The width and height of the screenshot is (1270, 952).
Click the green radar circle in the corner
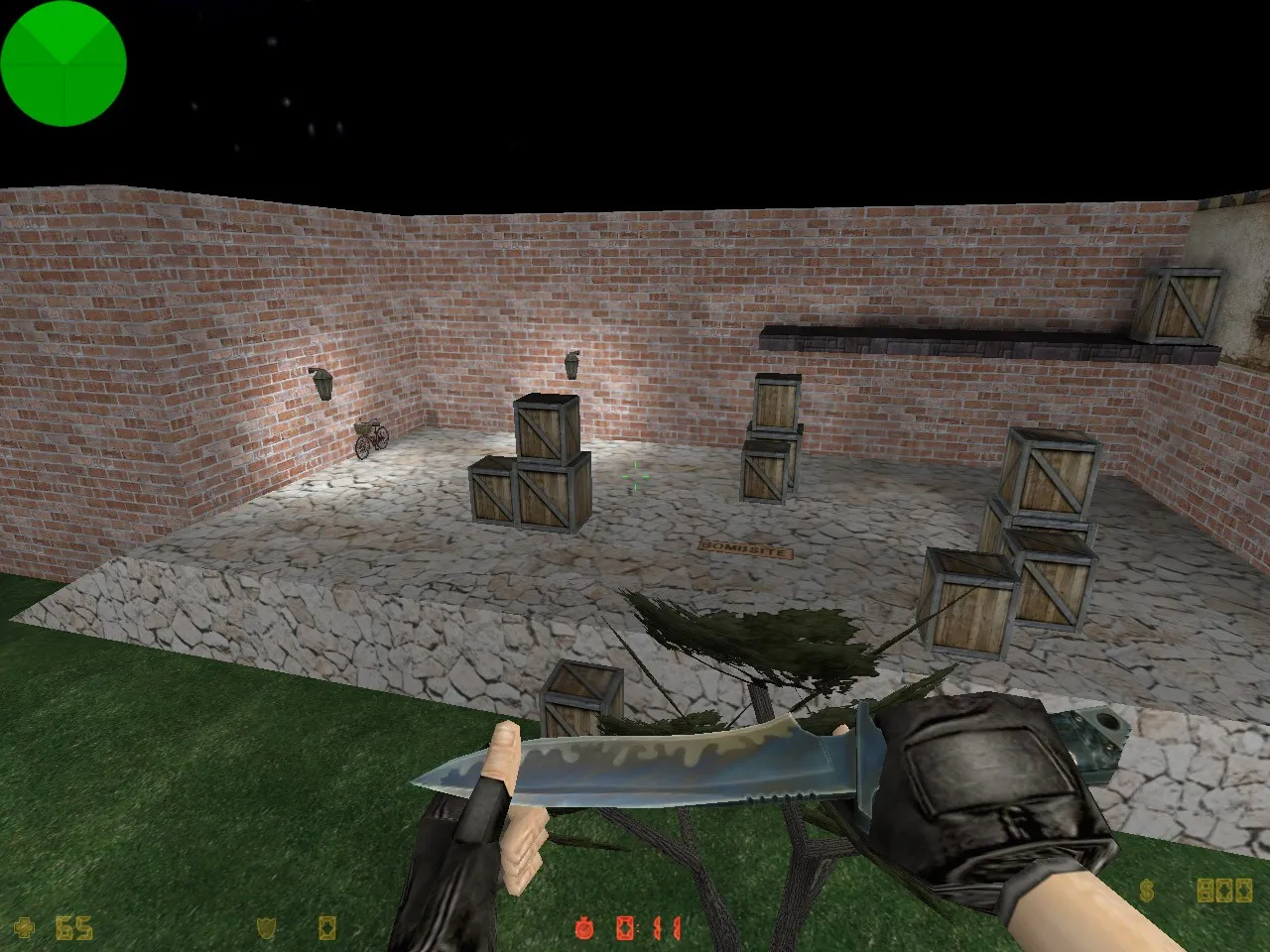coord(63,62)
